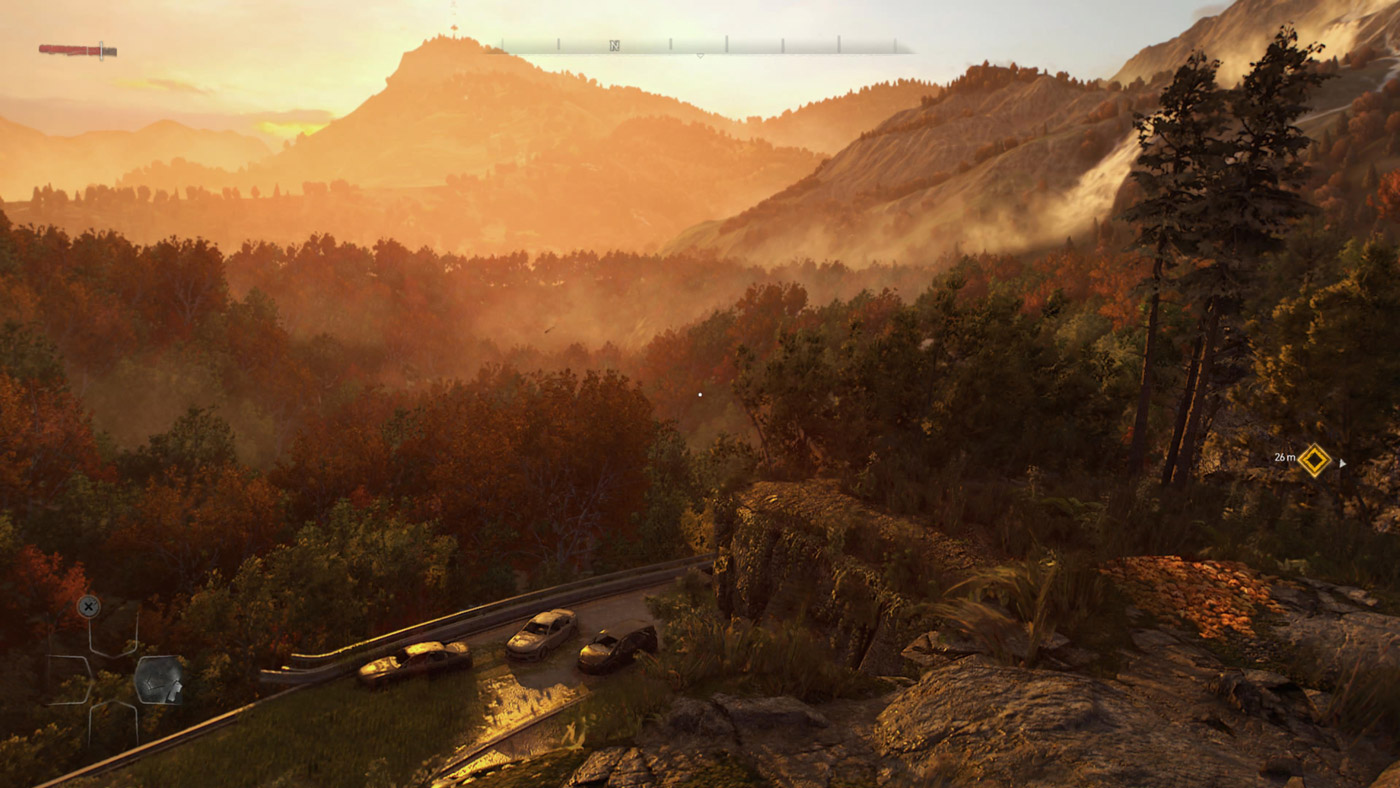The width and height of the screenshot is (1400, 788).
Task: Click the circled X marker above the minimap
Action: [x=89, y=607]
